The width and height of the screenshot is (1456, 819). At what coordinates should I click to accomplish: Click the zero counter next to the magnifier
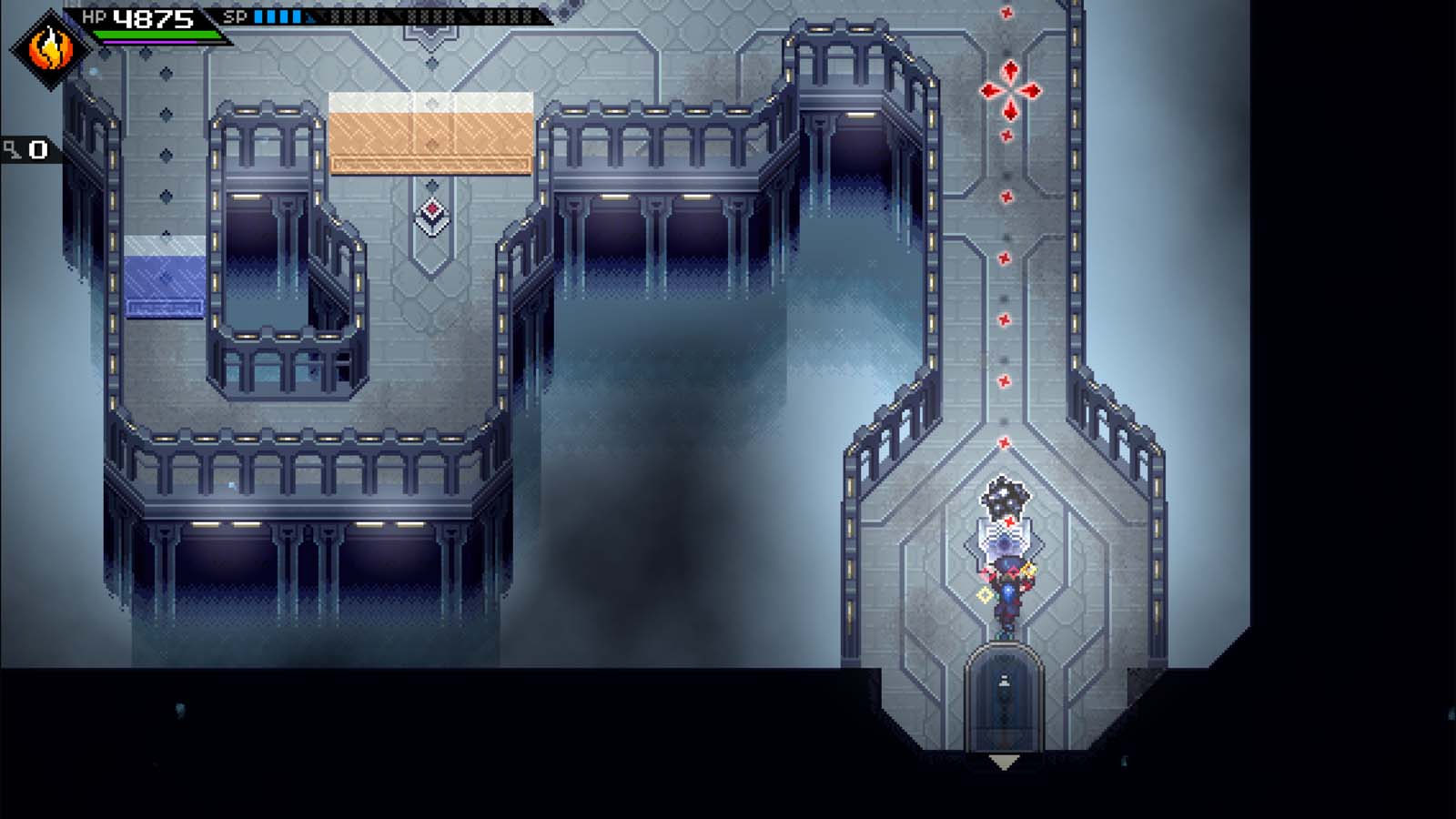[36, 148]
